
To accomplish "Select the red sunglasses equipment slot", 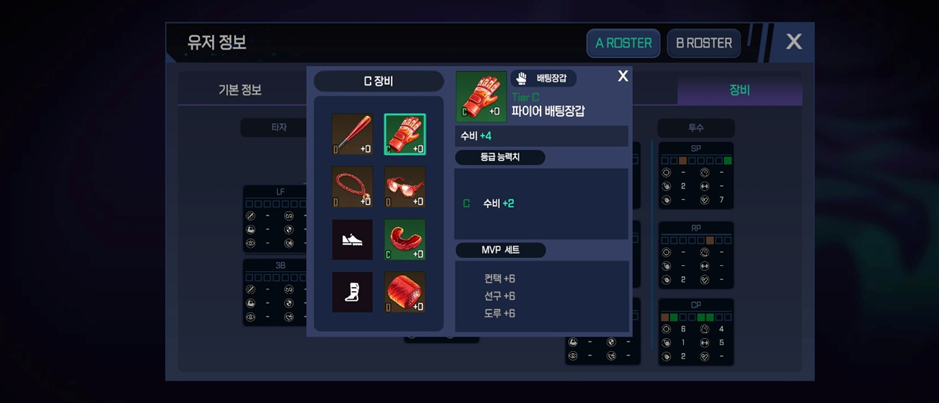I will point(405,187).
